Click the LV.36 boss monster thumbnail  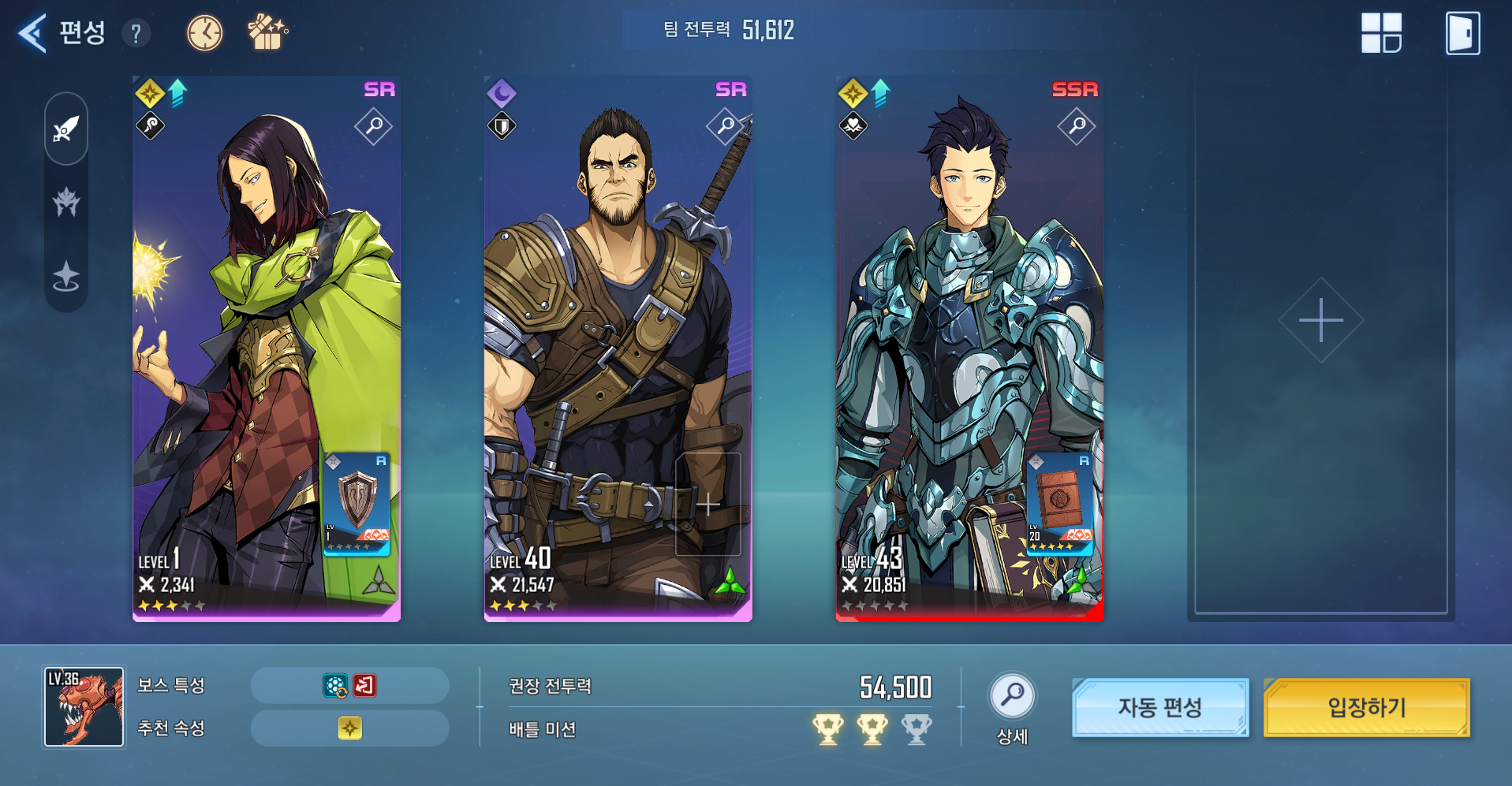coord(83,706)
